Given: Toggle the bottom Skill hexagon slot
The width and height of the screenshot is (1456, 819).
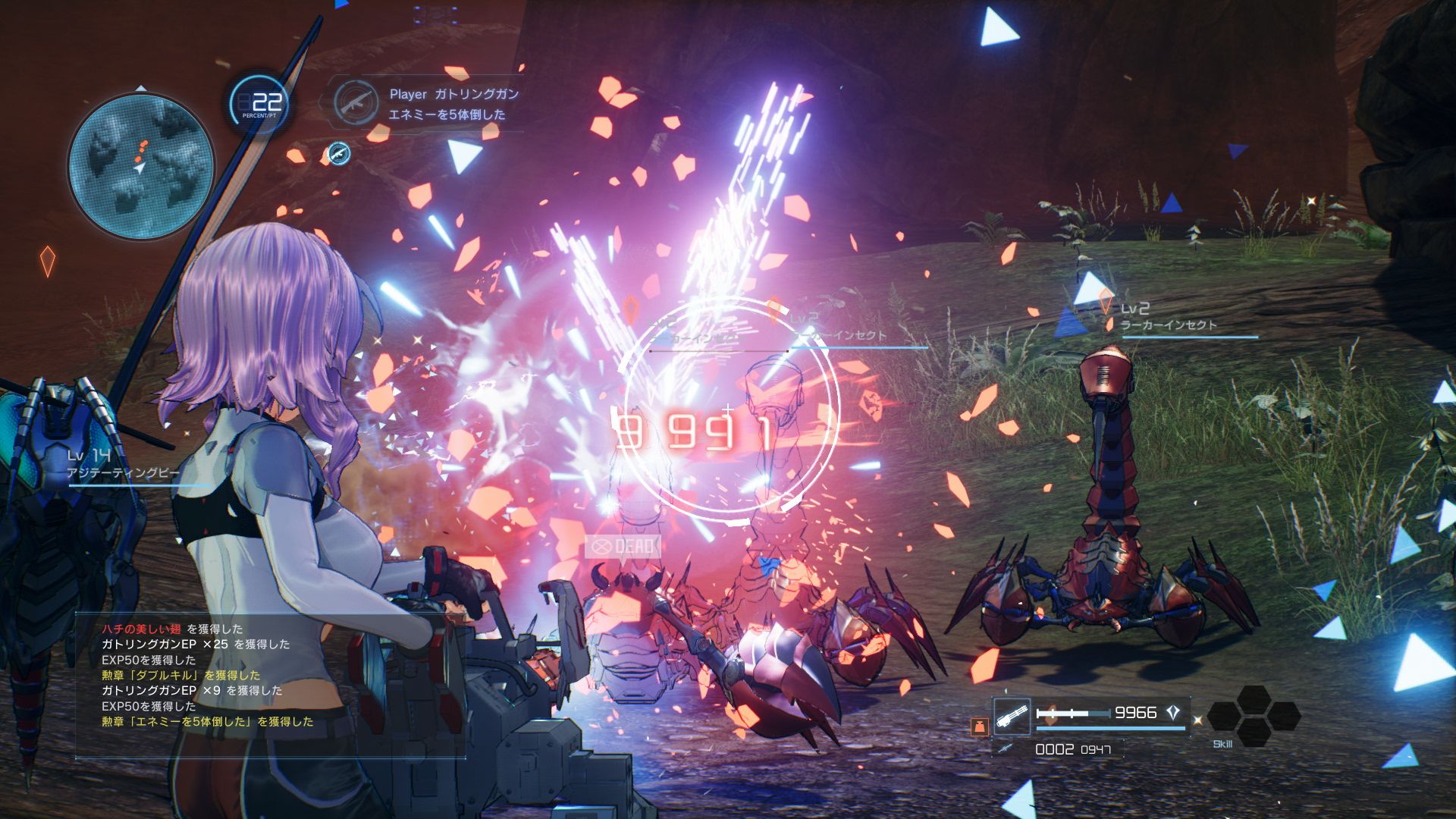Looking at the screenshot, I should (x=1254, y=734).
